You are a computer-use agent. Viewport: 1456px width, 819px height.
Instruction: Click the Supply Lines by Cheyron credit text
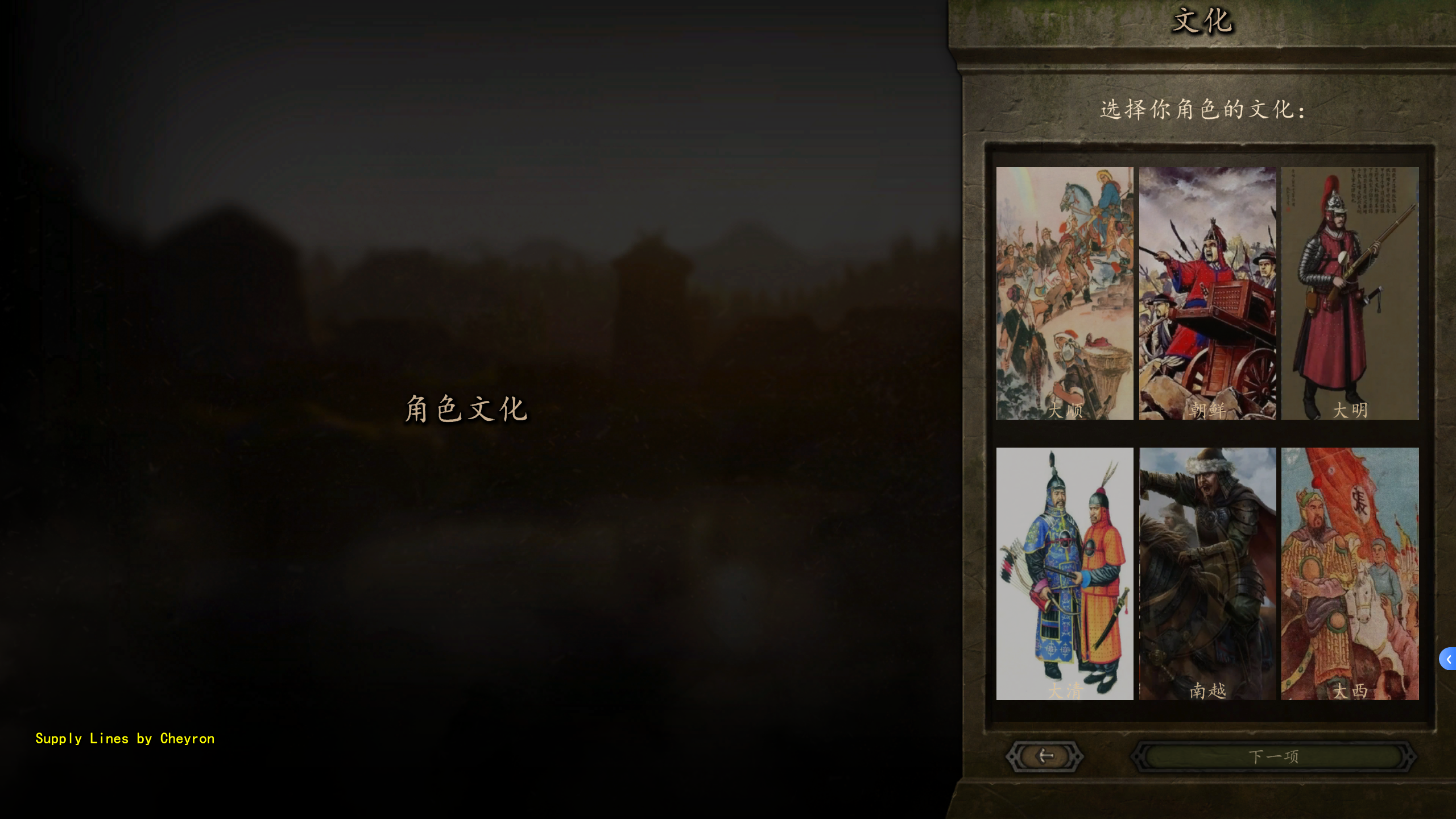125,738
